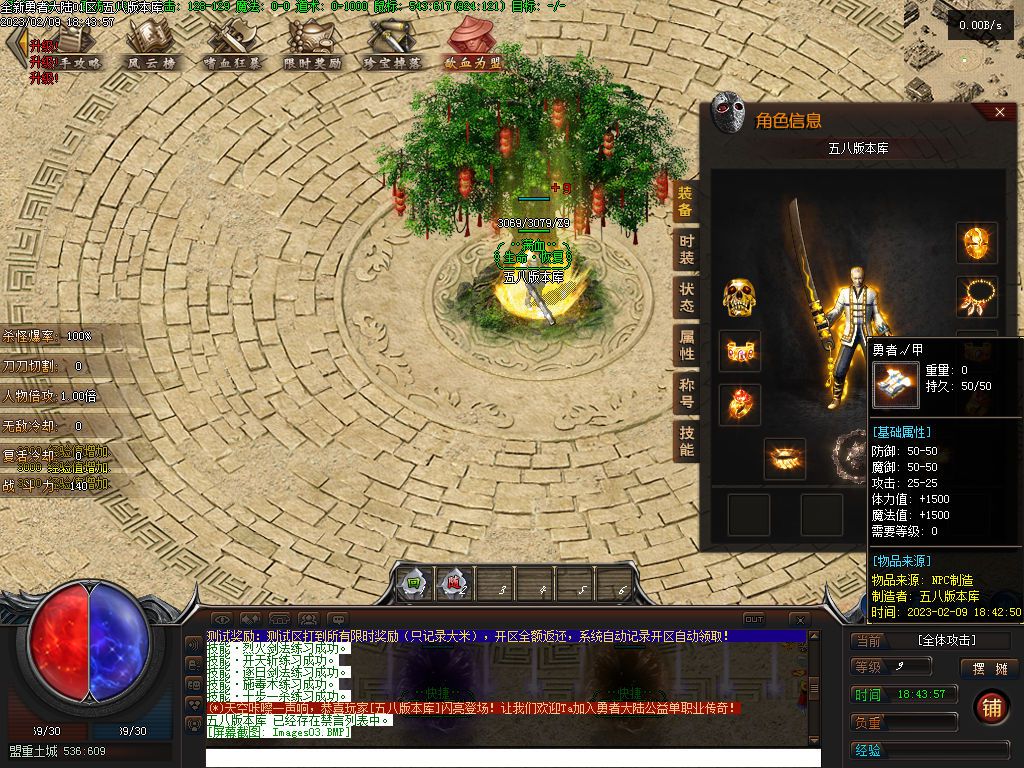This screenshot has height=768, width=1024.
Task: Open the 嗜血狂暴 berserk menu
Action: click(x=232, y=45)
